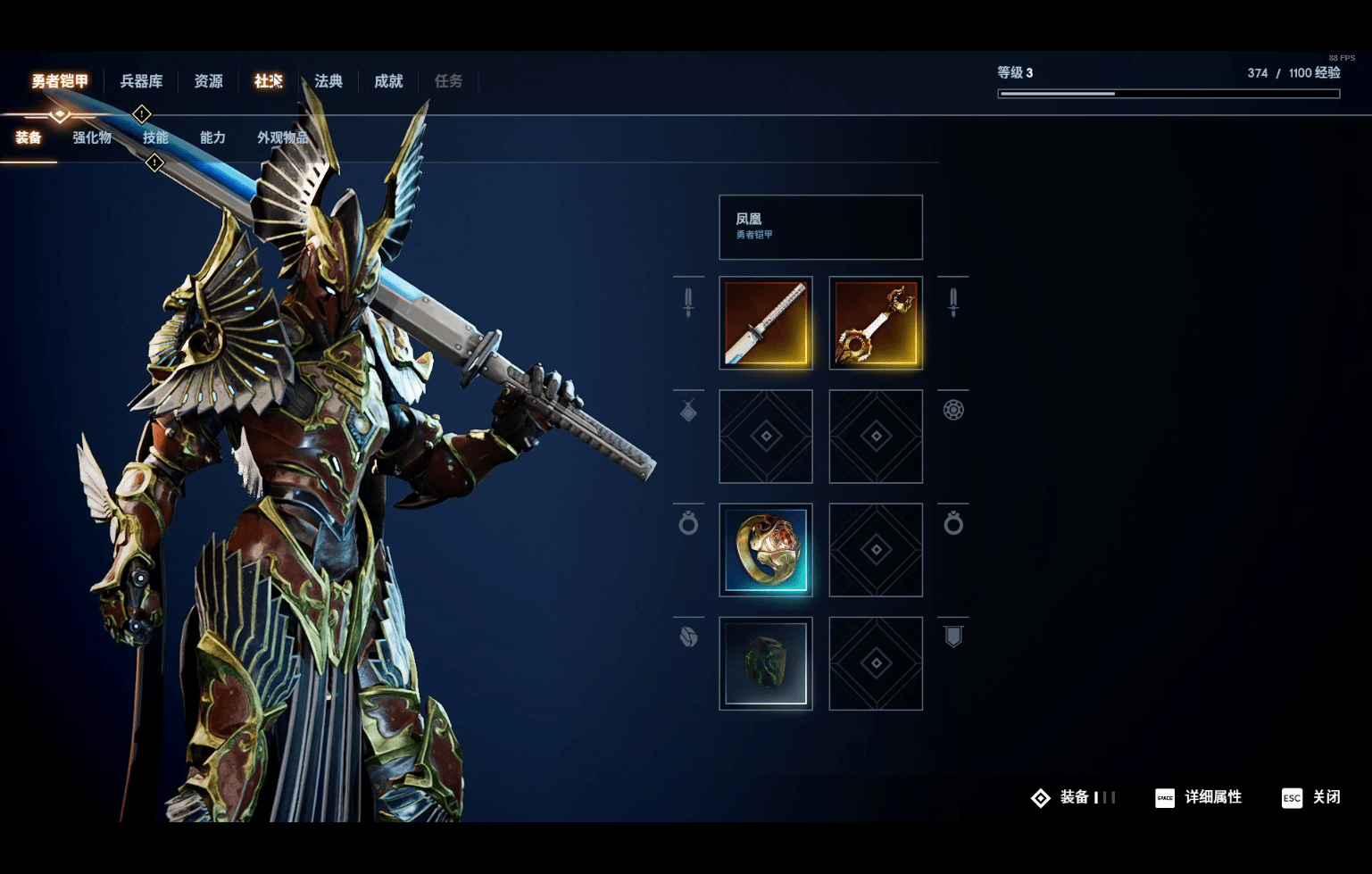View the 能力 sub-tab
The image size is (1372, 874).
point(212,137)
